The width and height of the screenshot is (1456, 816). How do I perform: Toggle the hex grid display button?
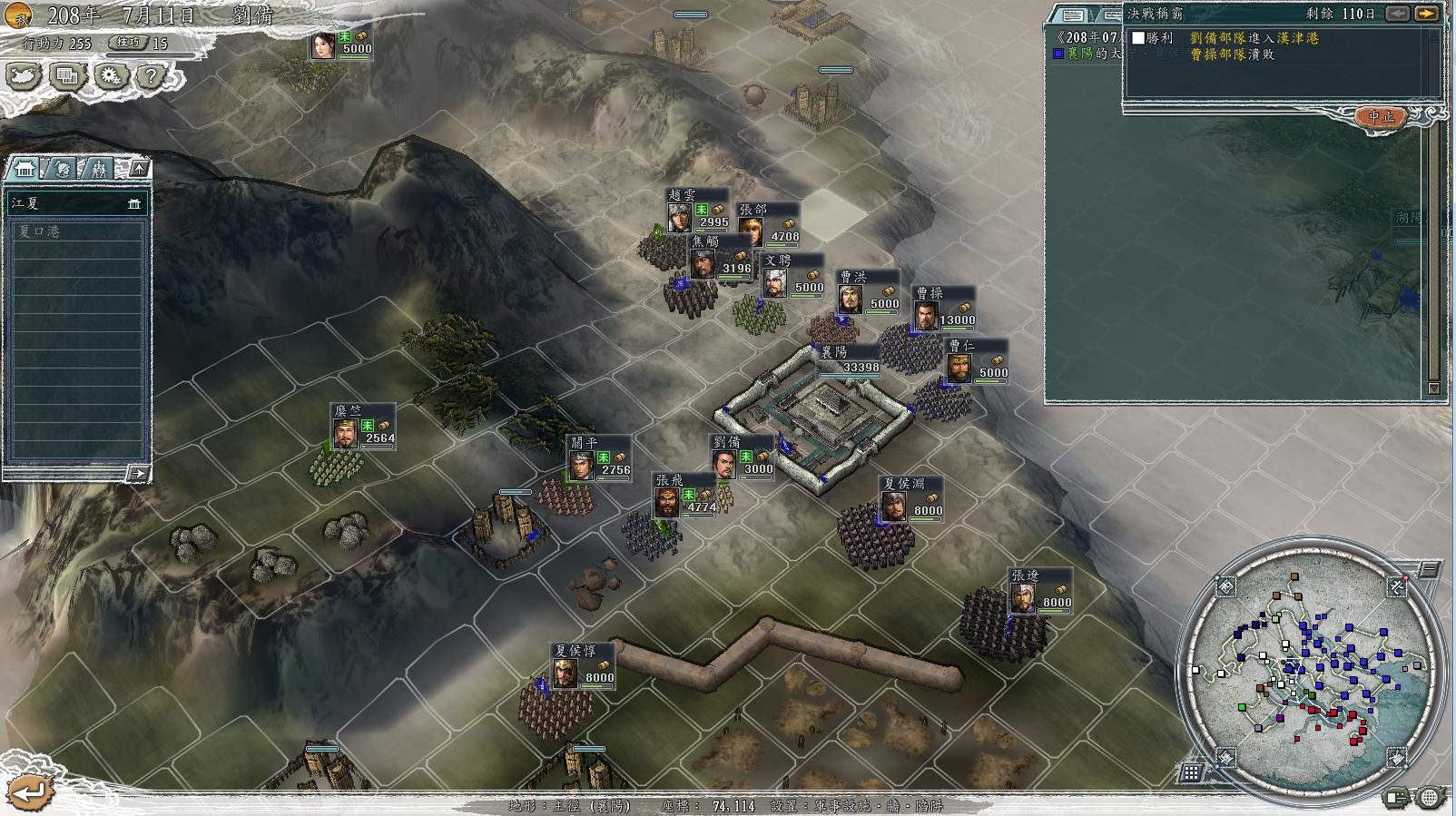pos(1191,773)
